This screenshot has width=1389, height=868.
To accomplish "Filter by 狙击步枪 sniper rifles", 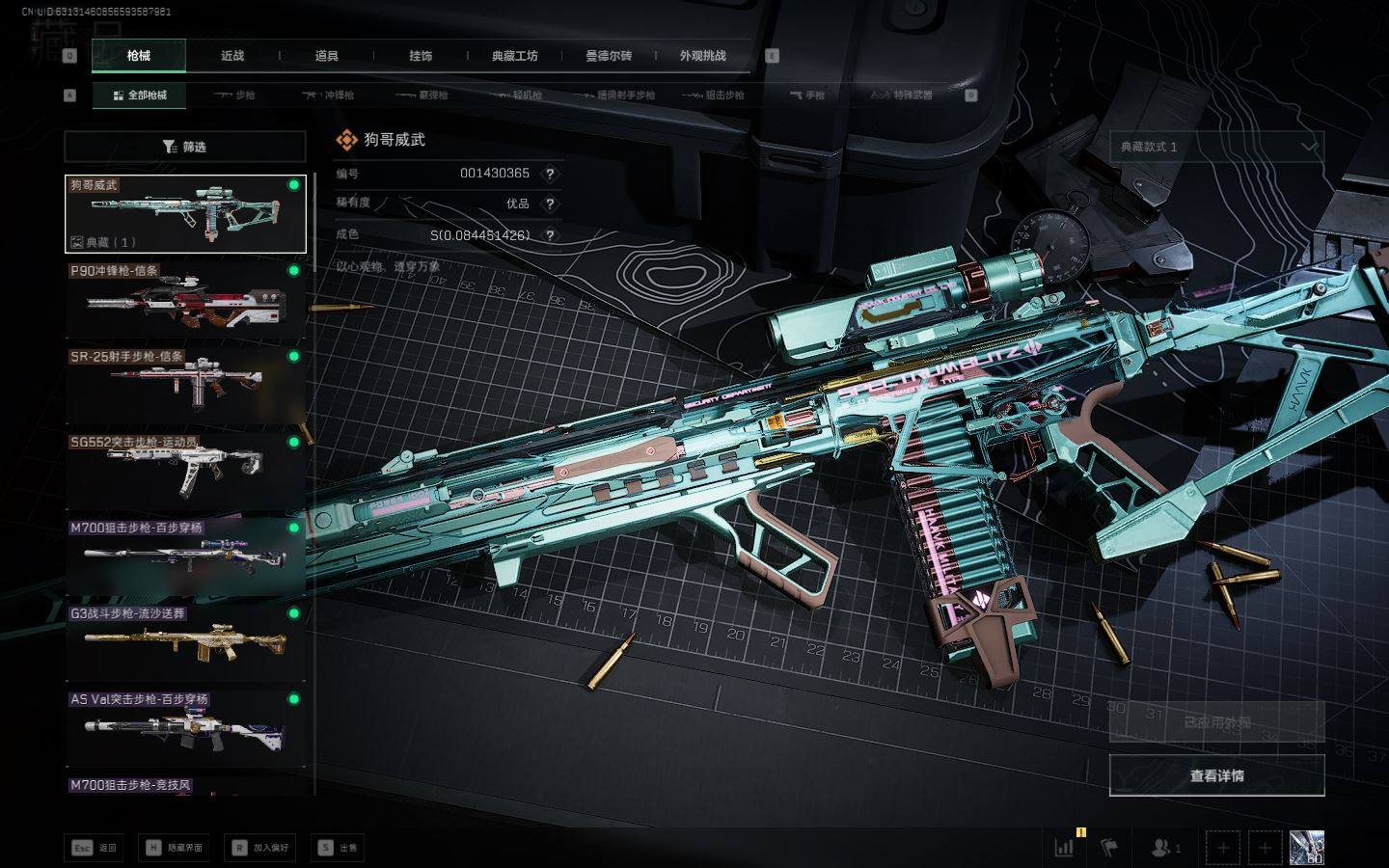I will point(713,95).
